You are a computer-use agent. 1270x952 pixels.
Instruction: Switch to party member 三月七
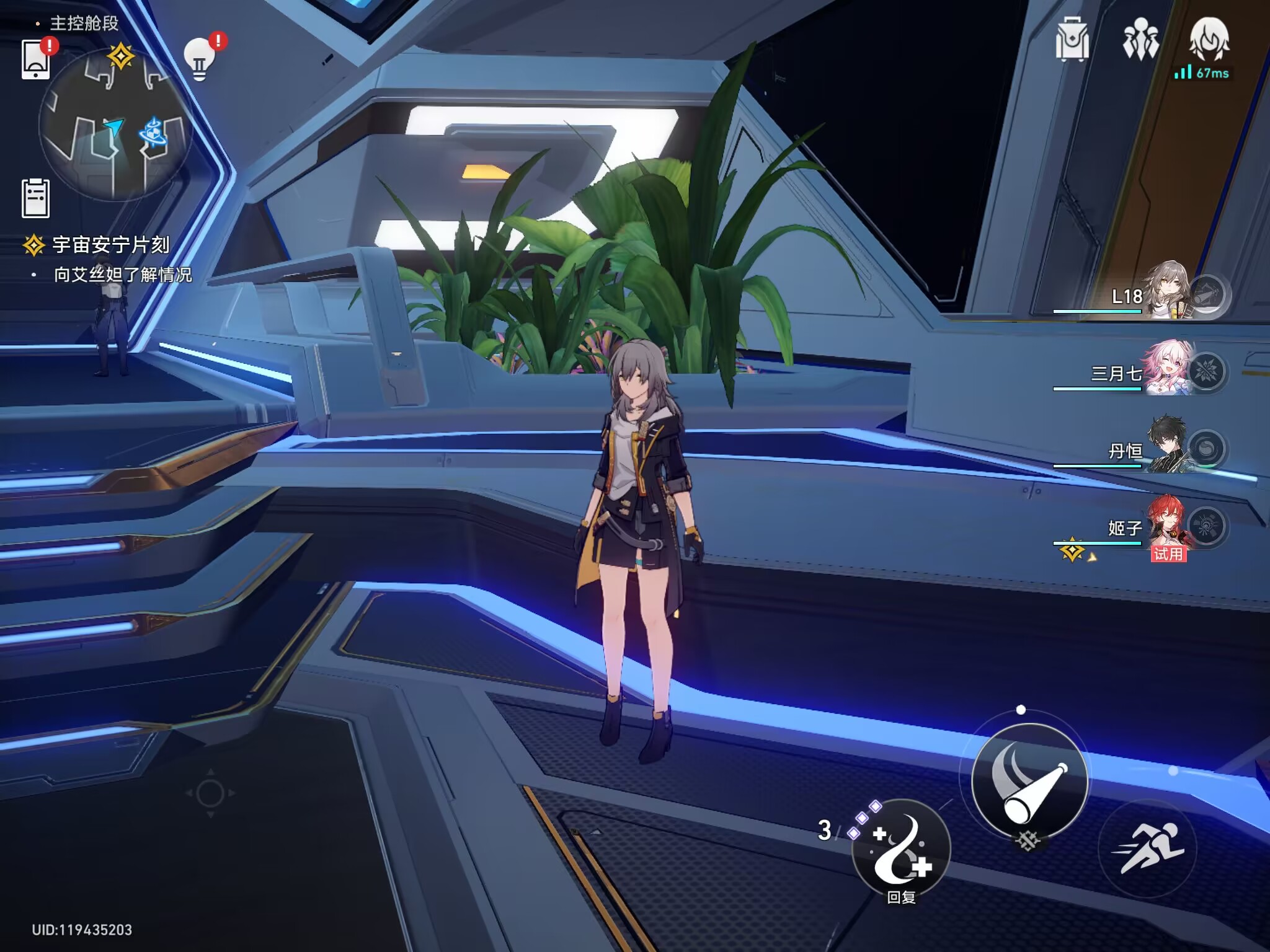pos(1166,369)
